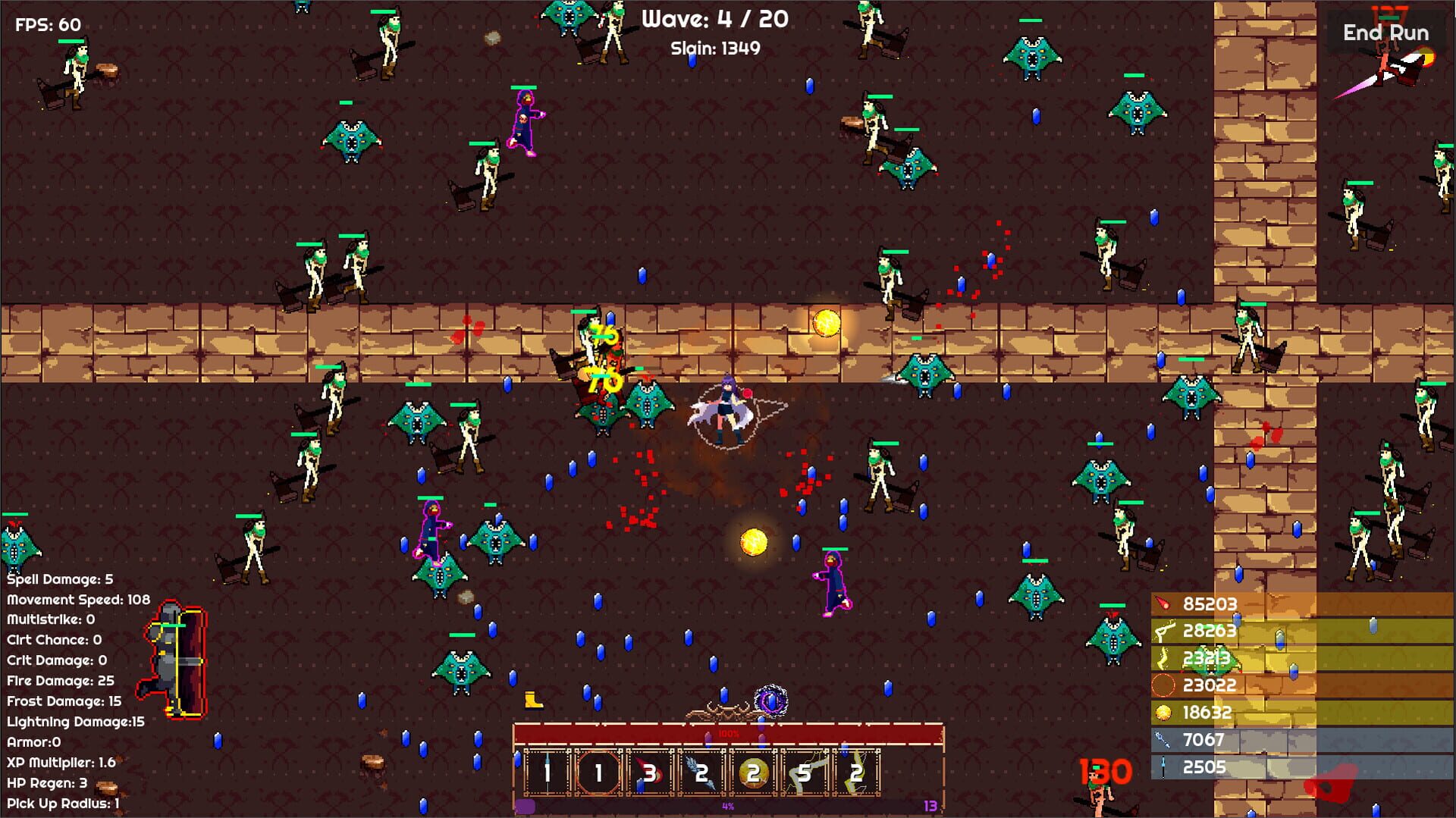The image size is (1456, 818).
Task: Select the fire ring spell in the hotbar
Action: point(598,776)
